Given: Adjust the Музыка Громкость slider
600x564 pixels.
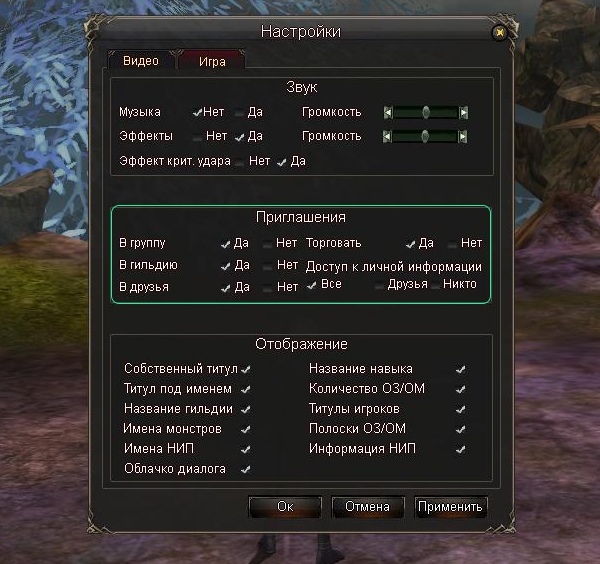Looking at the screenshot, I should tap(426, 112).
